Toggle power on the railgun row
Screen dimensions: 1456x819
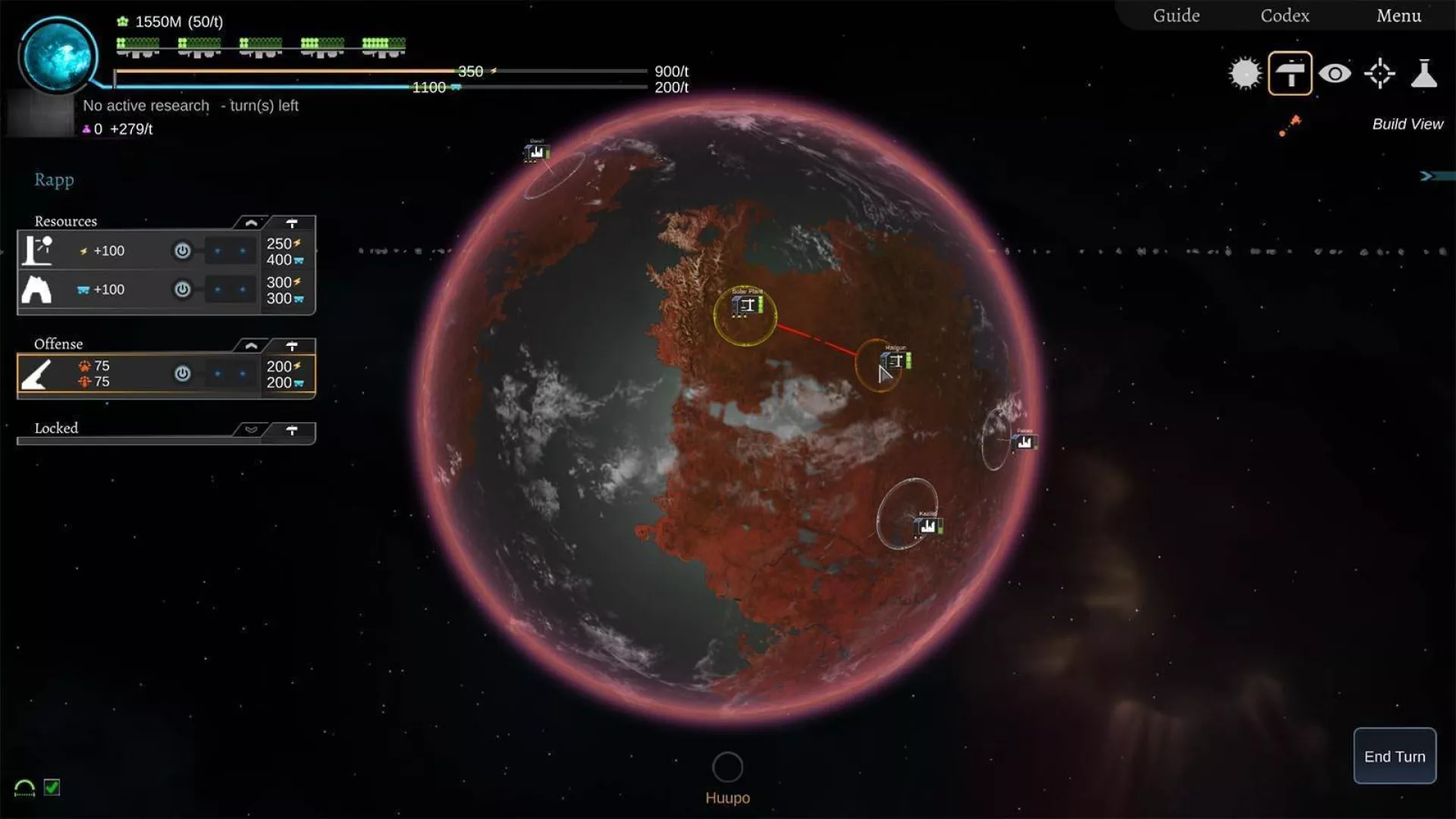(182, 374)
